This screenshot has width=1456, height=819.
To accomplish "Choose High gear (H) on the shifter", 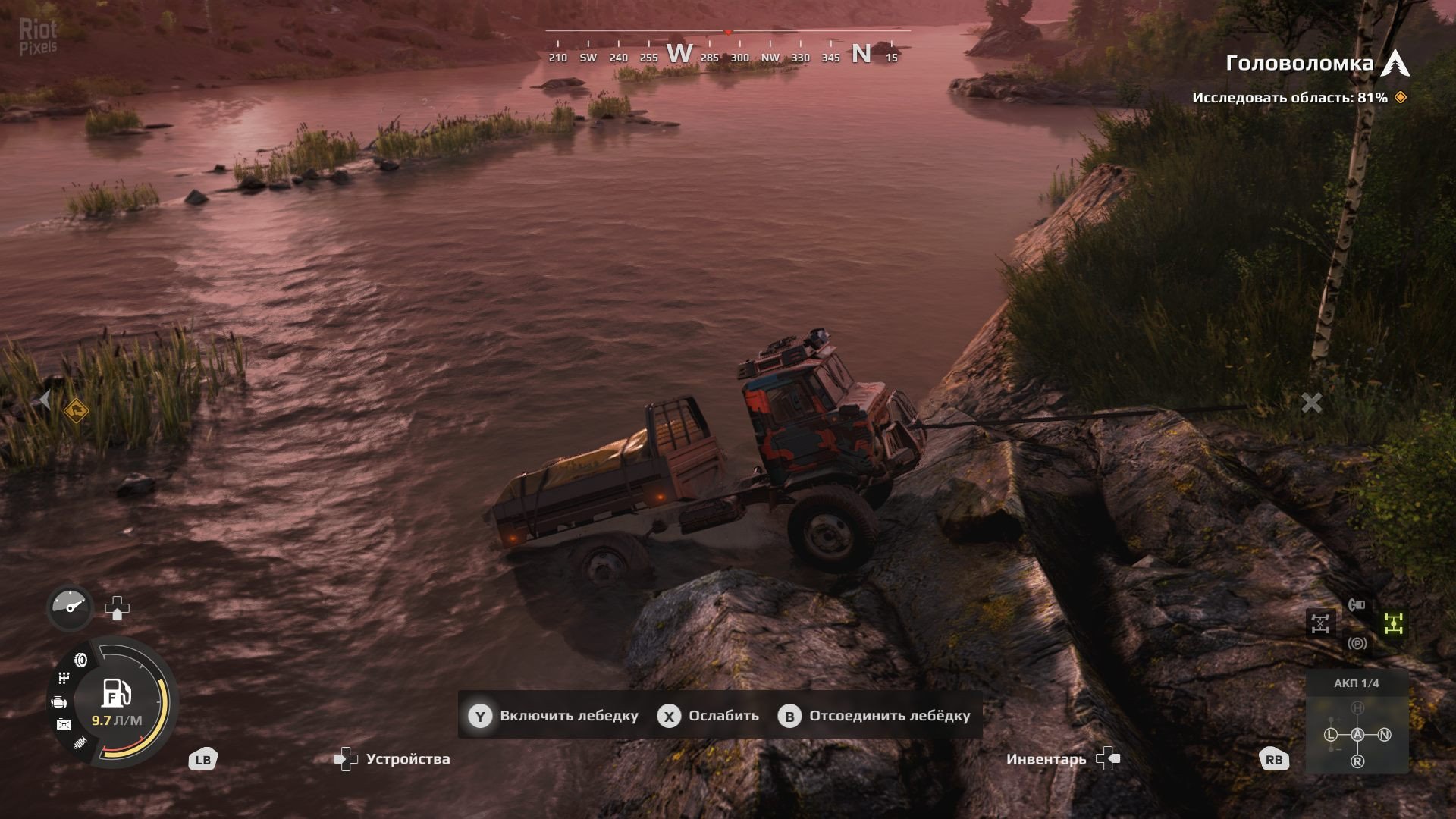I will 1357,708.
